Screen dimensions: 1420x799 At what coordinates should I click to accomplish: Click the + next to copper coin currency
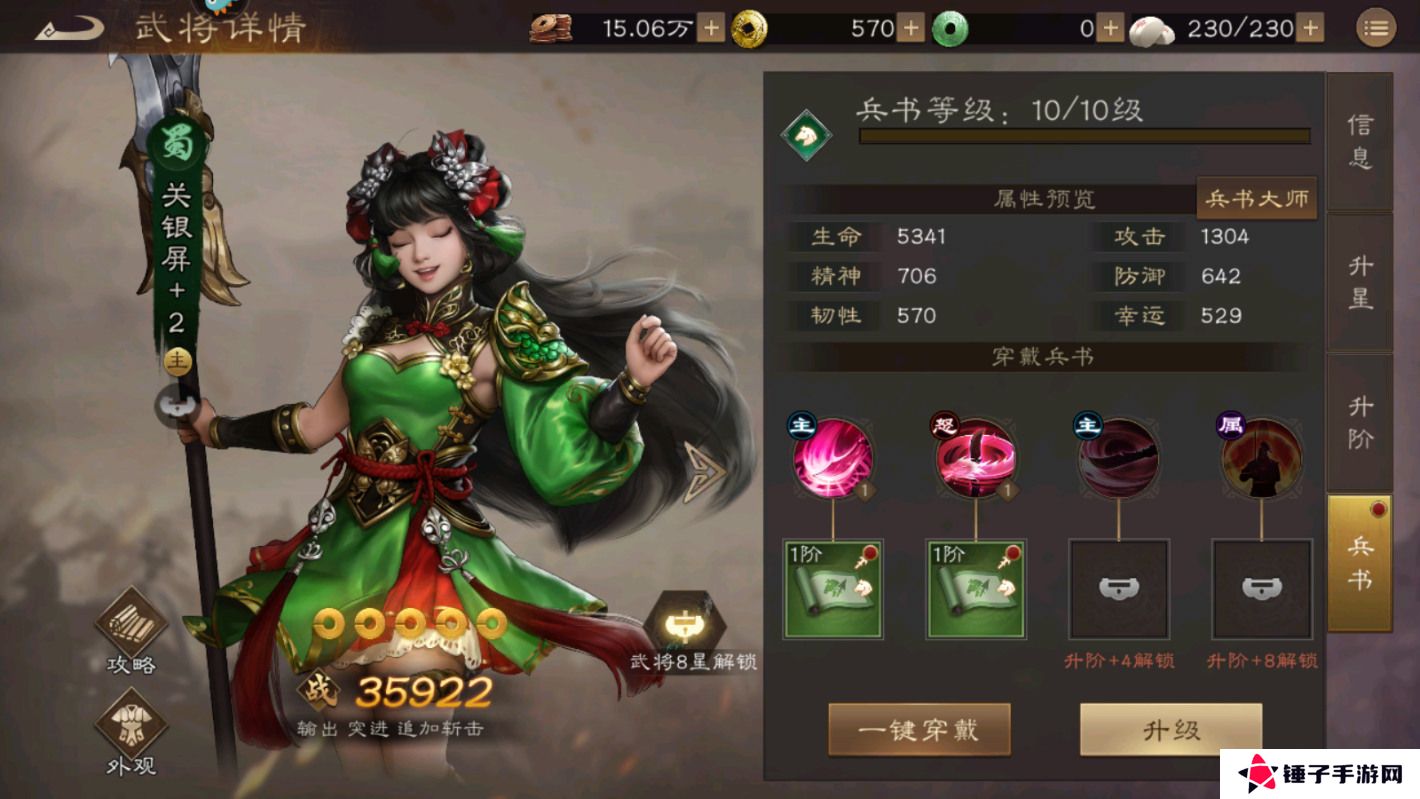click(711, 29)
